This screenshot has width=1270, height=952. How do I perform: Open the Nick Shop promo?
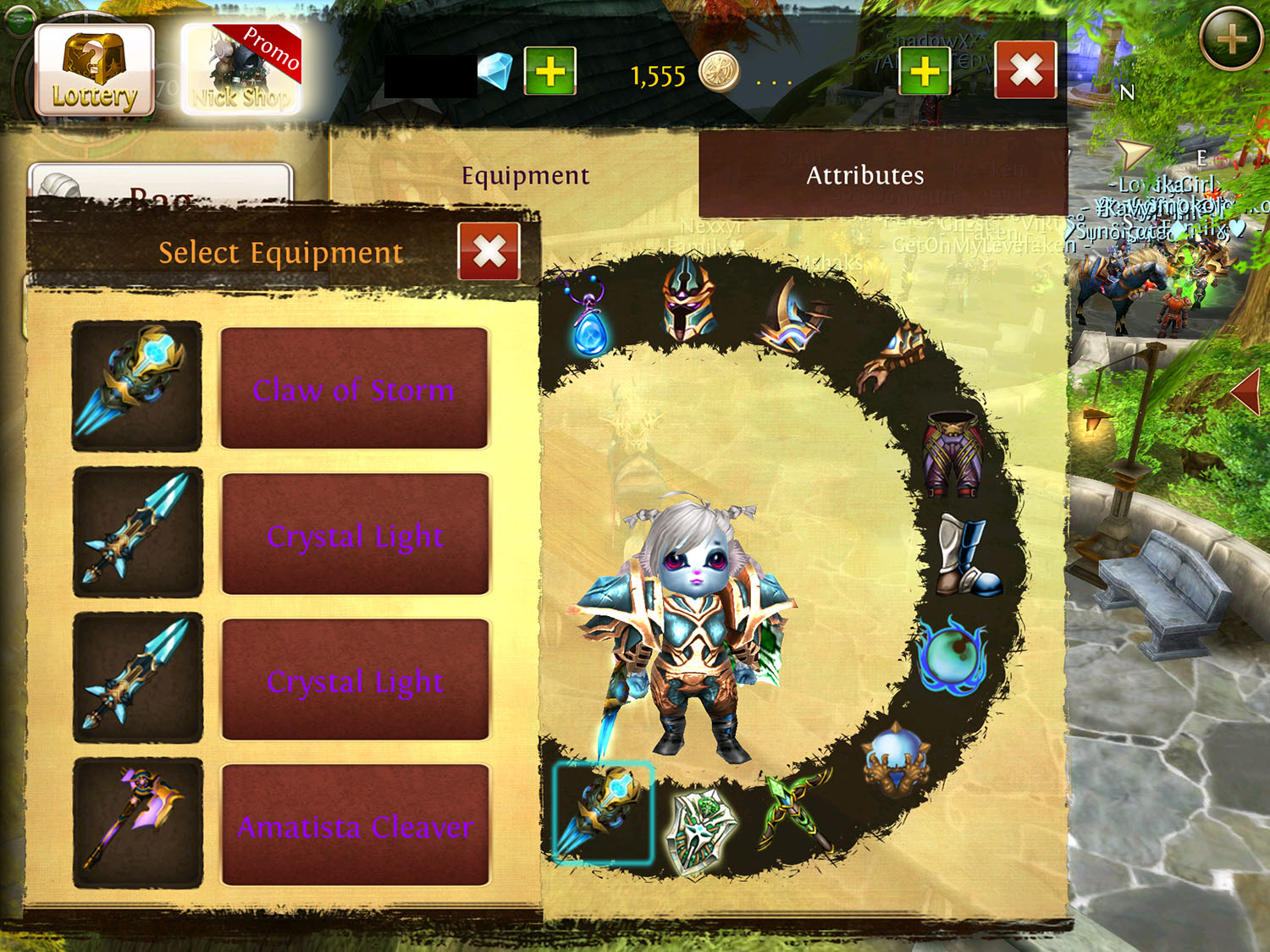[241, 70]
